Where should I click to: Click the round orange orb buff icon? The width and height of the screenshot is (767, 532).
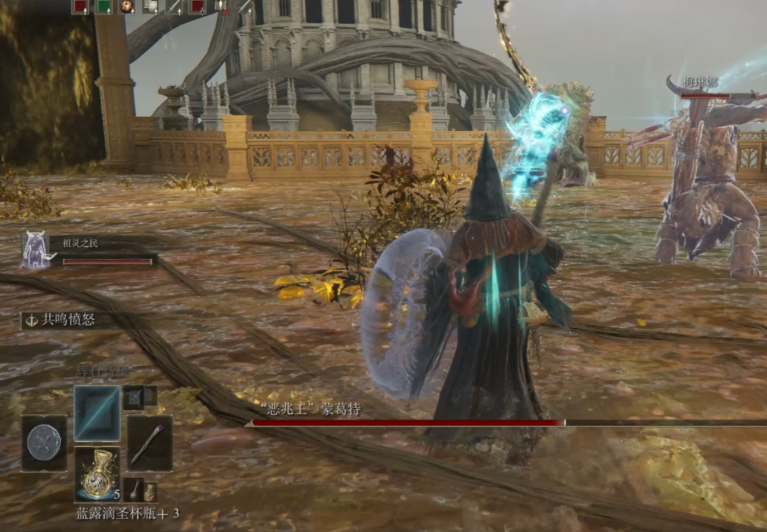tap(127, 6)
